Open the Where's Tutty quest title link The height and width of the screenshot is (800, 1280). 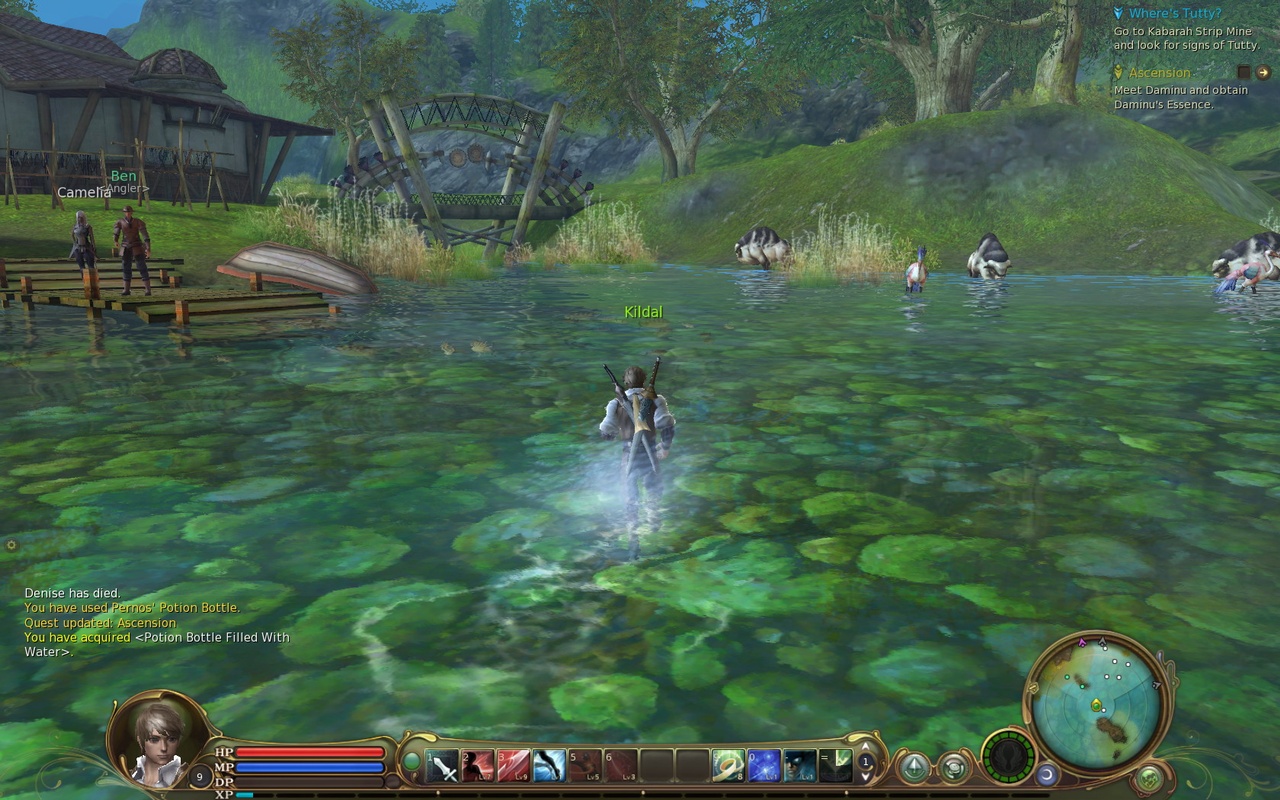tap(1175, 13)
